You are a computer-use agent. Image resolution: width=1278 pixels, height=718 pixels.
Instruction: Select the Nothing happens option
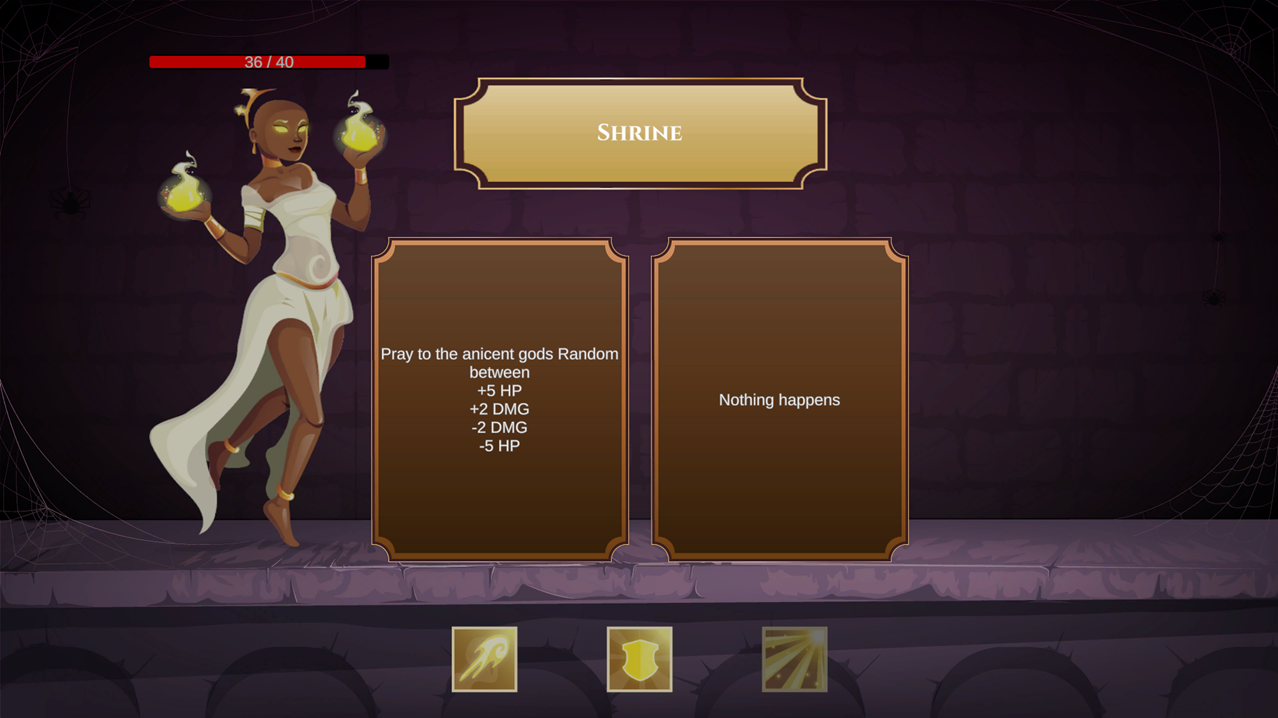coord(779,399)
